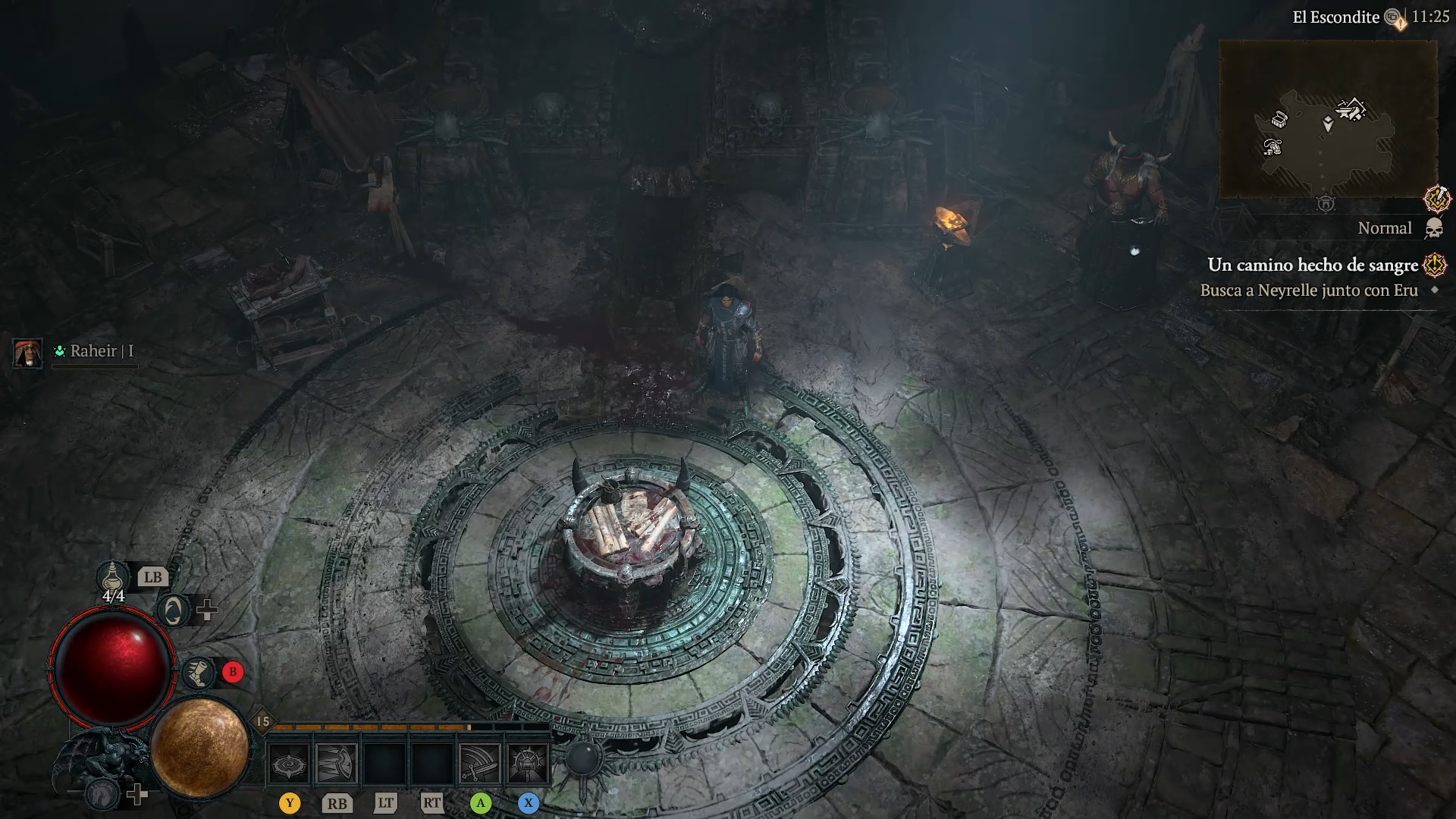Viewport: 1456px width, 819px height.
Task: Click the Normal difficulty skull icon
Action: (1433, 228)
